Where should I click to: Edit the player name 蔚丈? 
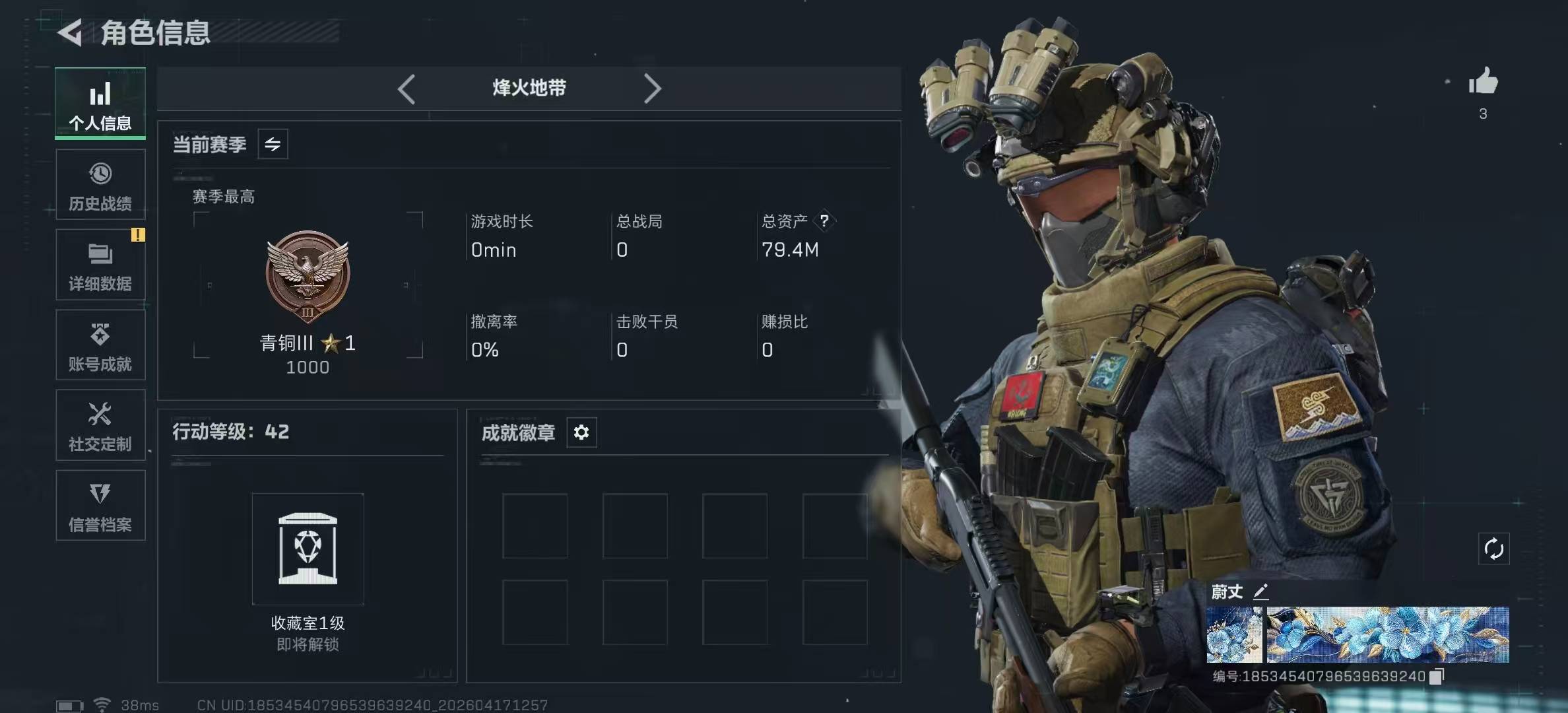pos(1260,592)
